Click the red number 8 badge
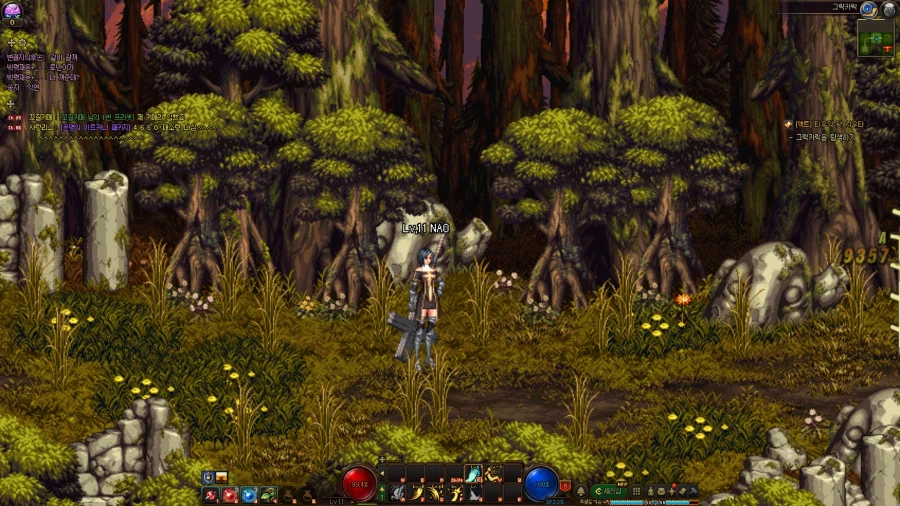Viewport: 900px width, 506px height. tap(566, 486)
